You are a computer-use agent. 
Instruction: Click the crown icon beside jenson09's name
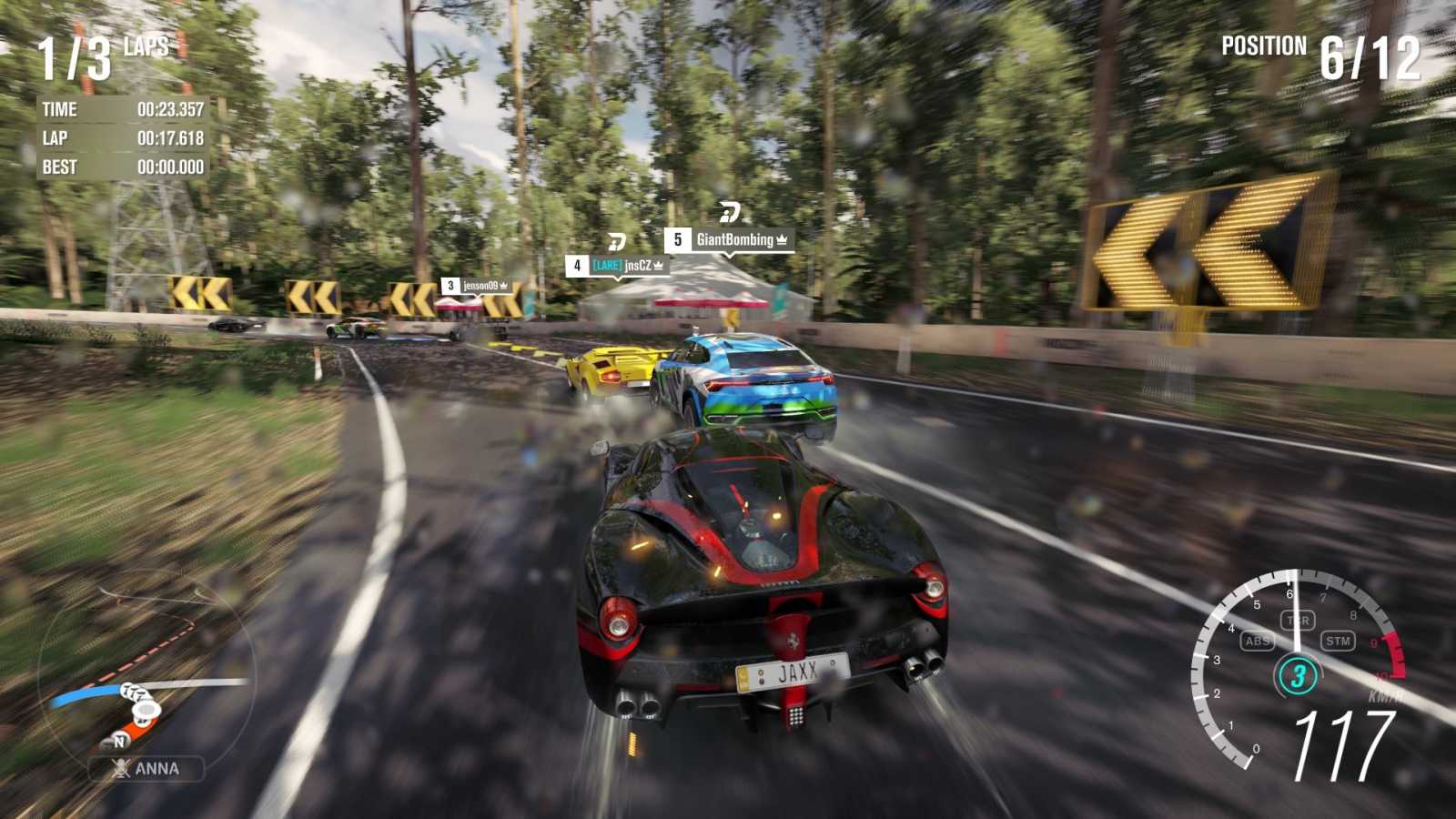click(503, 286)
